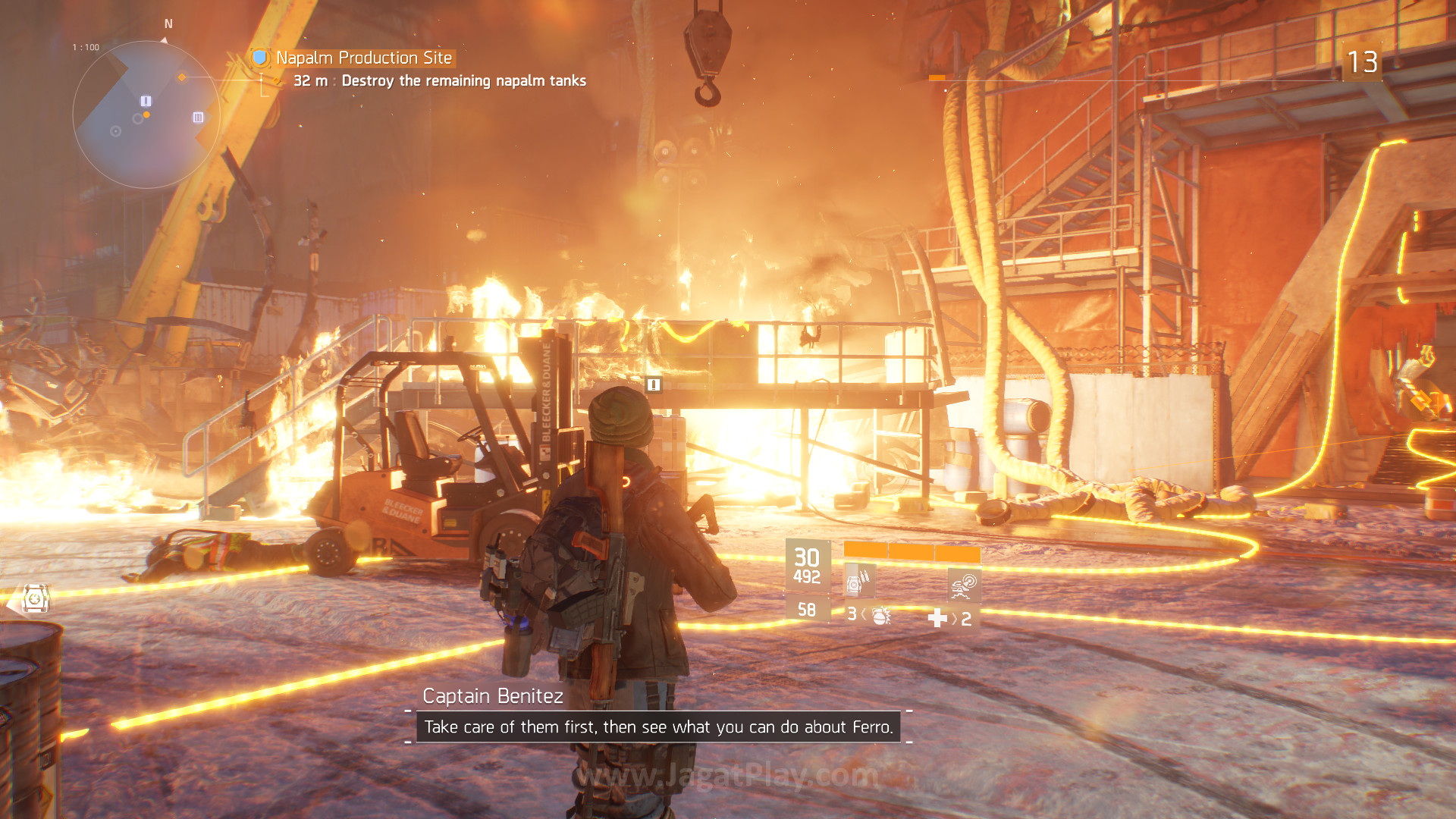1456x819 pixels.
Task: Deploy the turret skill icon
Action: (x=964, y=585)
